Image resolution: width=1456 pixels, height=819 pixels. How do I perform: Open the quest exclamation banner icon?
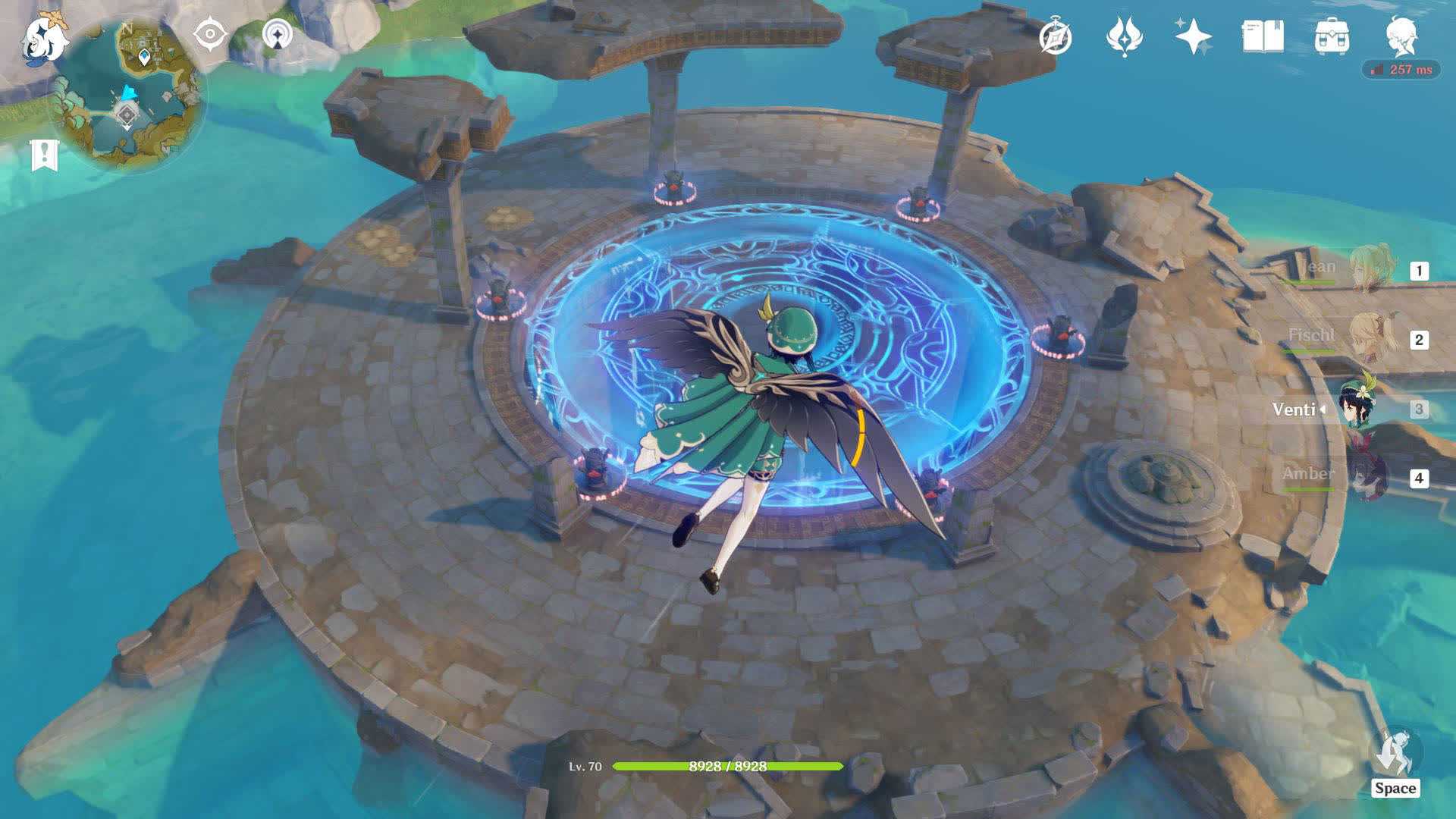pyautogui.click(x=44, y=155)
